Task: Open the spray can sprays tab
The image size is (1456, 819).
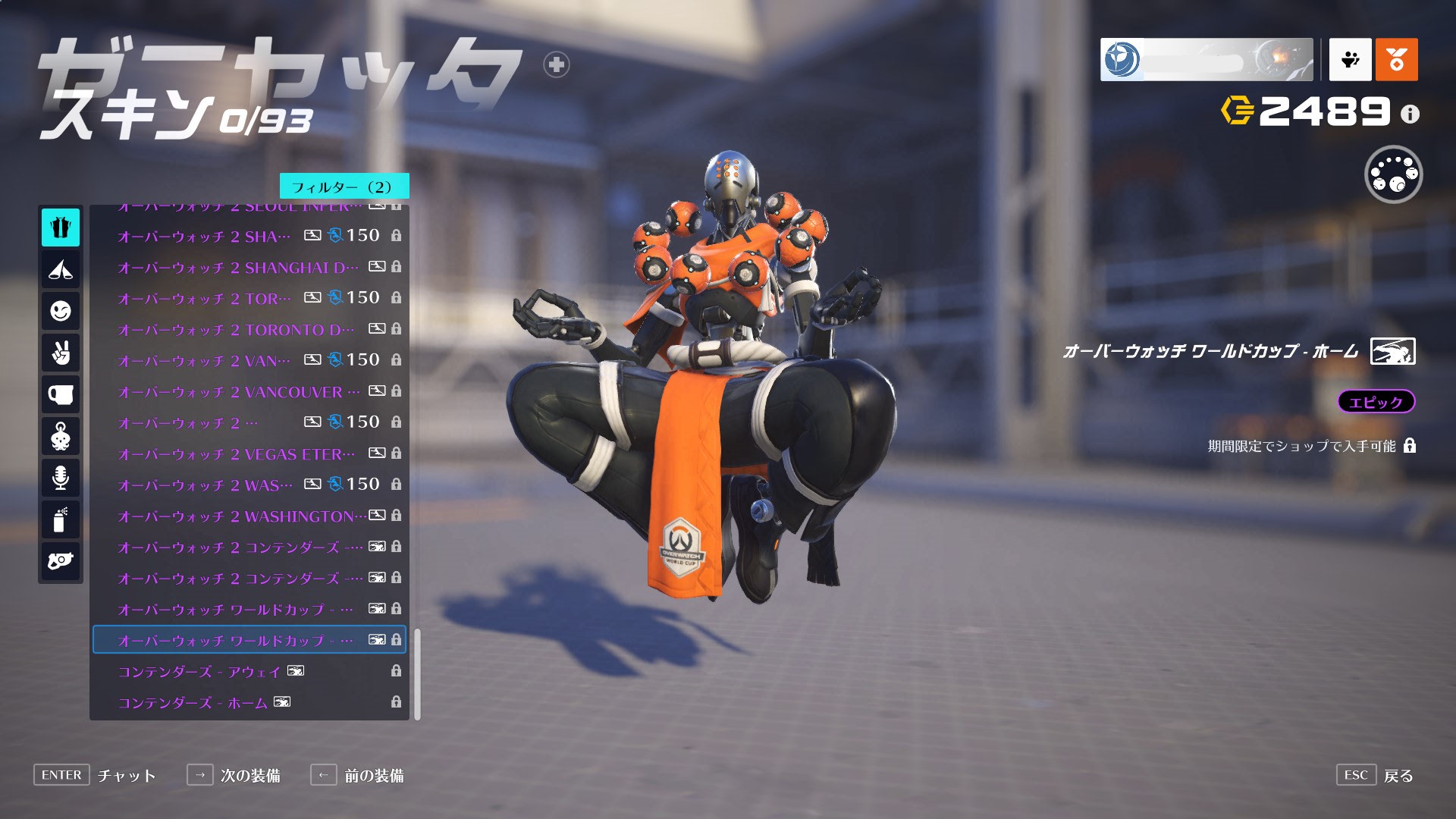Action: [61, 519]
